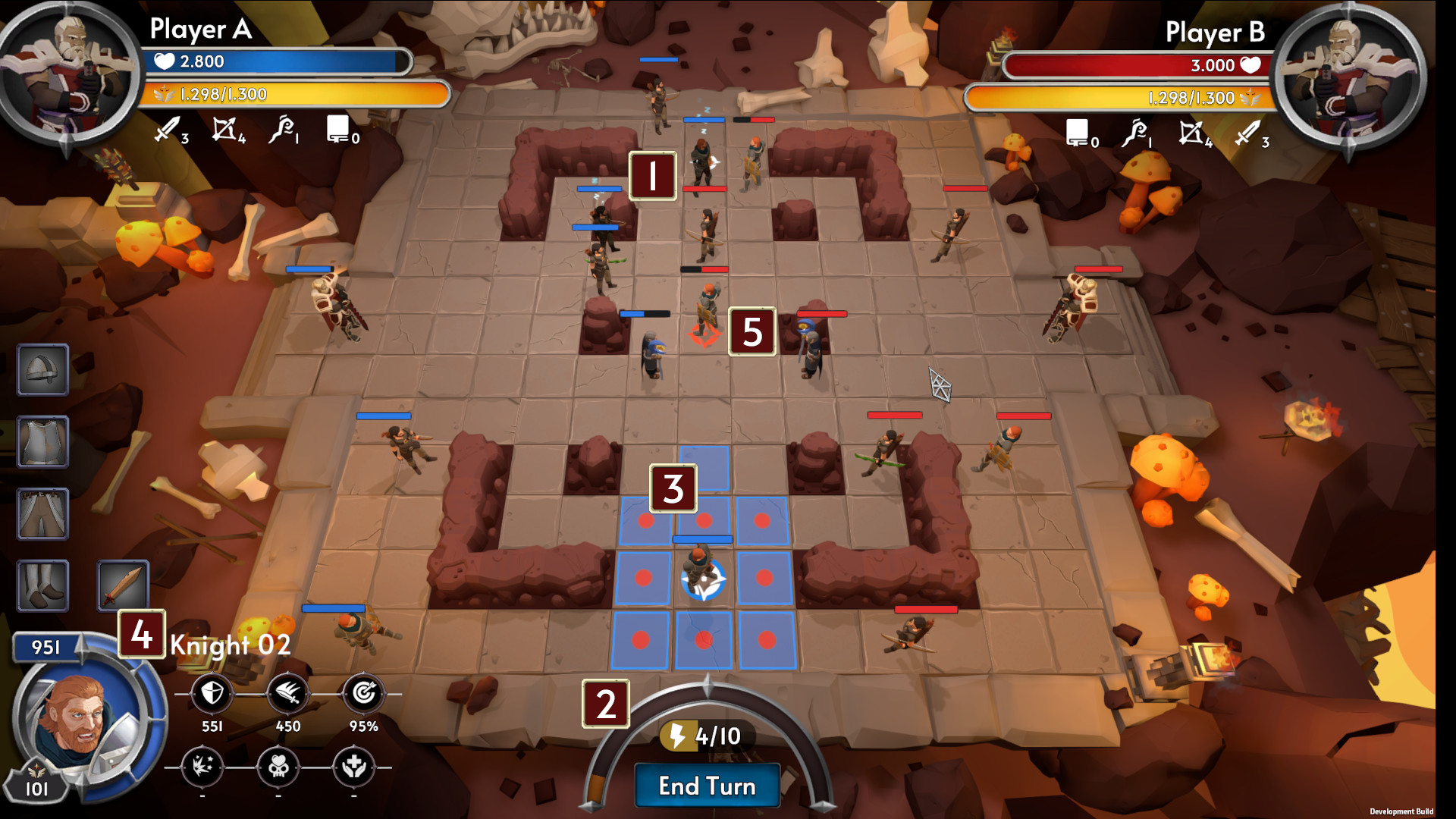Choose the trousers equipment slot
Viewport: 1456px width, 819px height.
(43, 513)
